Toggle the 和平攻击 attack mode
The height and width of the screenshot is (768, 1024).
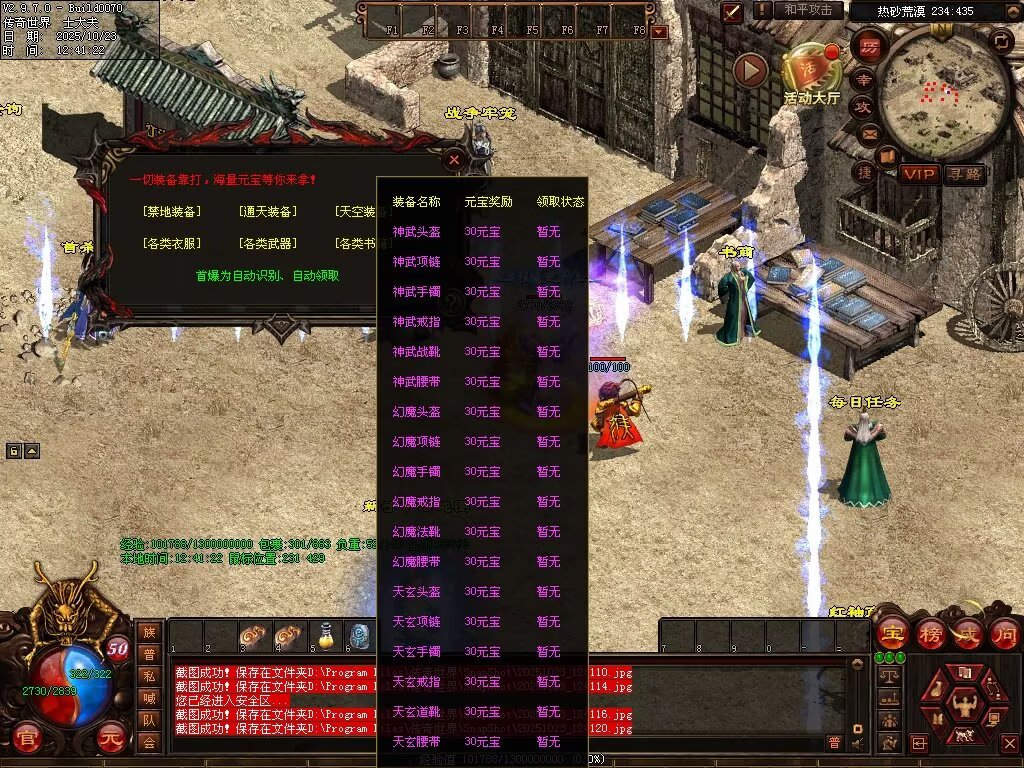[808, 10]
